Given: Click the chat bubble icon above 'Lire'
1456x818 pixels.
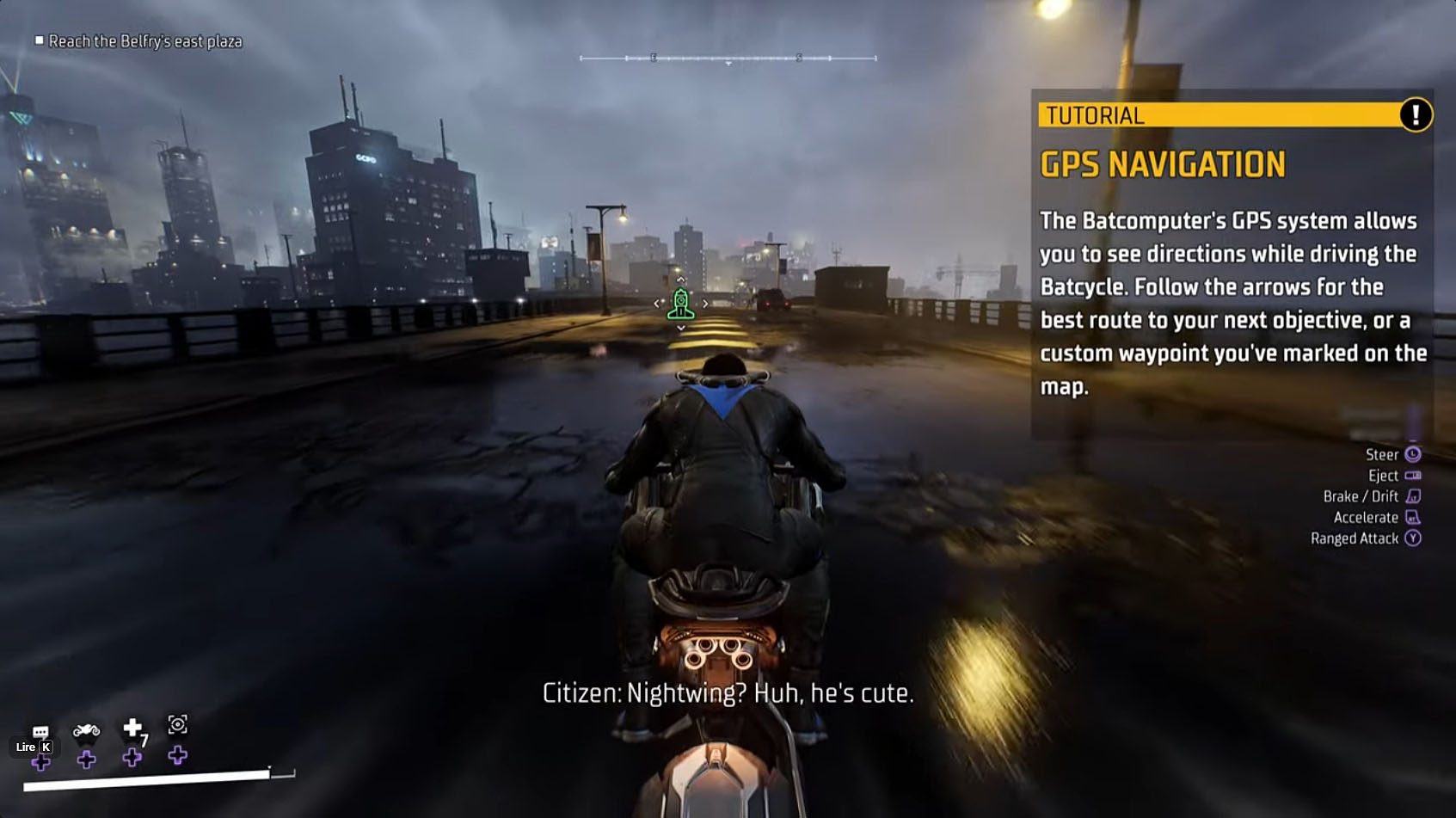Looking at the screenshot, I should pyautogui.click(x=40, y=729).
